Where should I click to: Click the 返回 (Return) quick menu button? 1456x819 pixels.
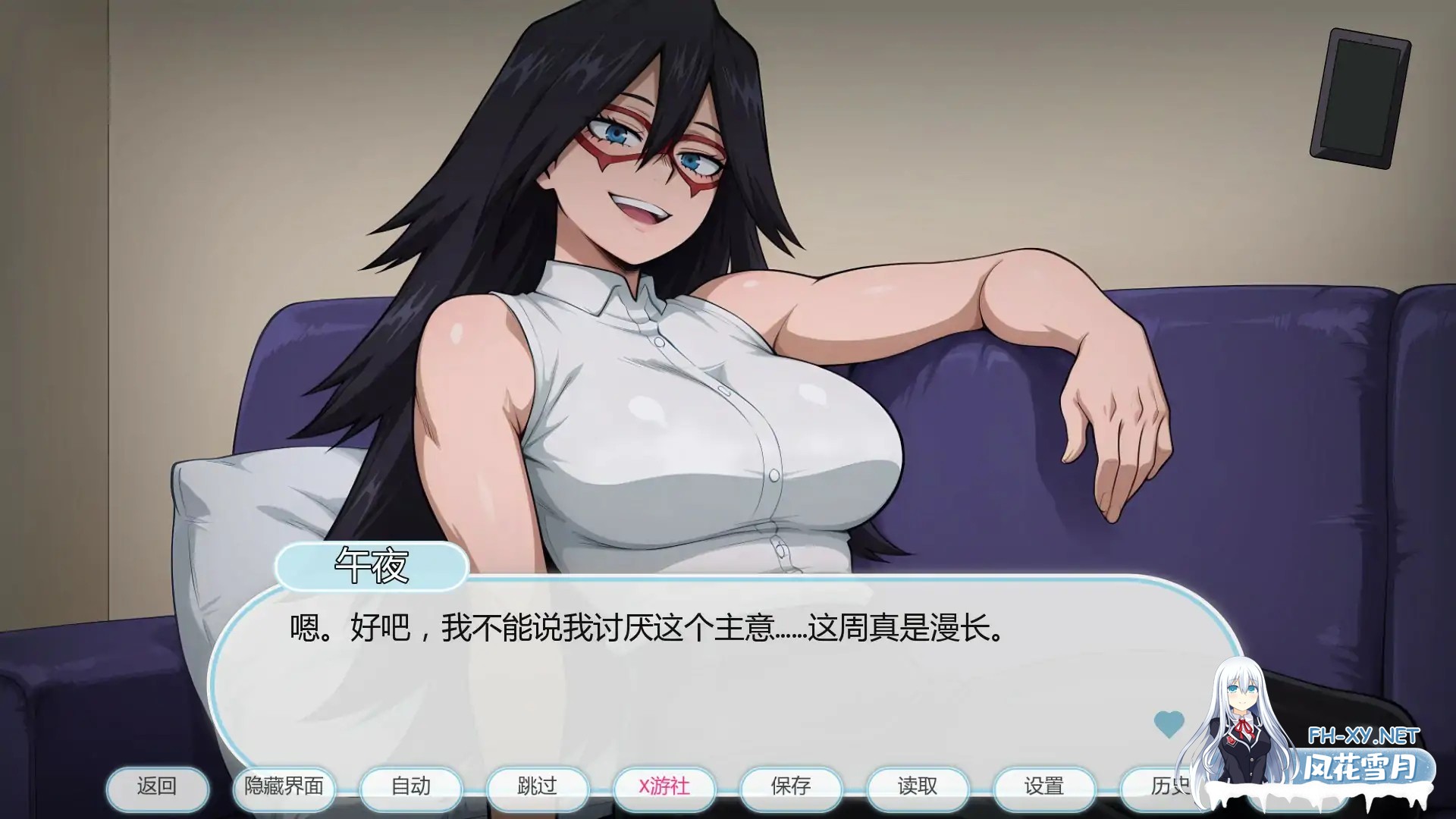[158, 788]
